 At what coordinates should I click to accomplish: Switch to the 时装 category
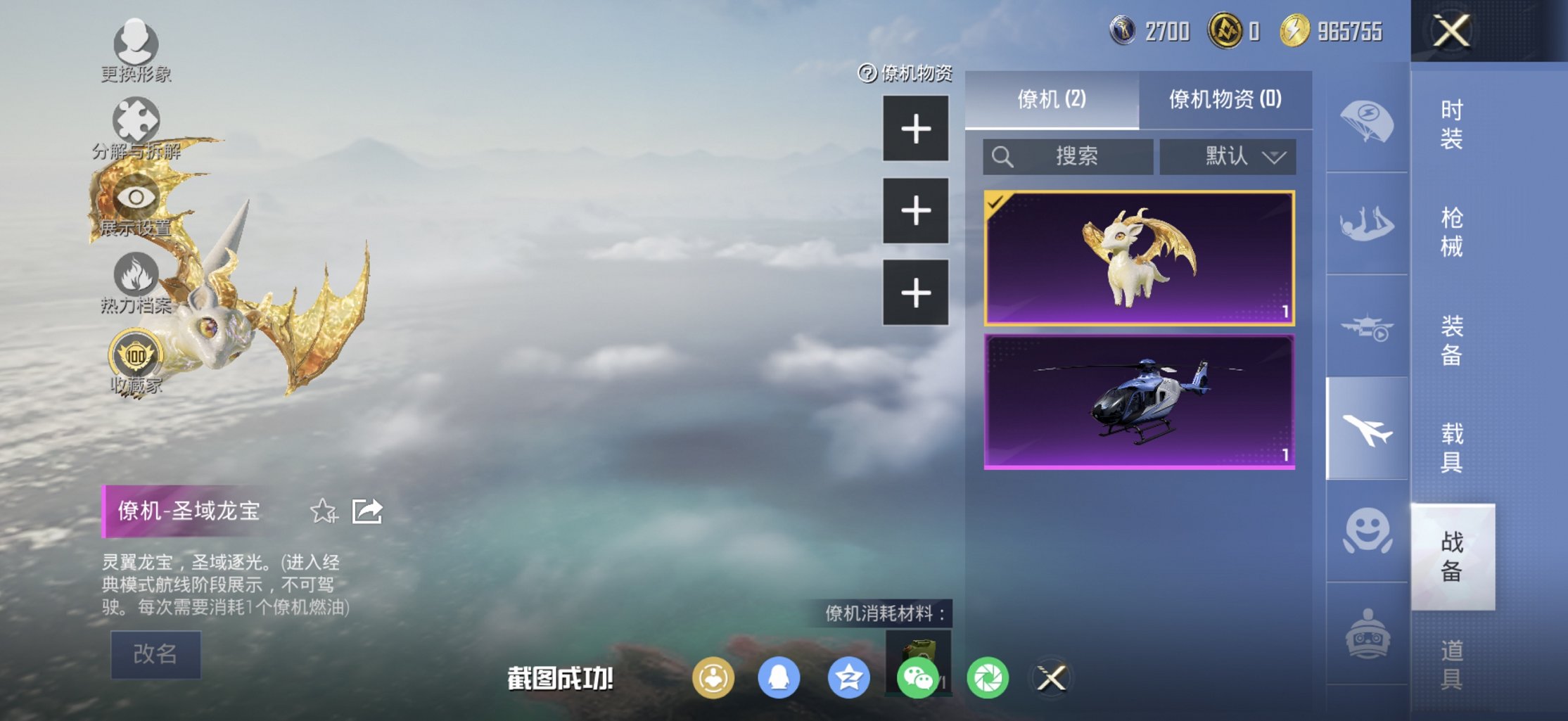pos(1453,127)
